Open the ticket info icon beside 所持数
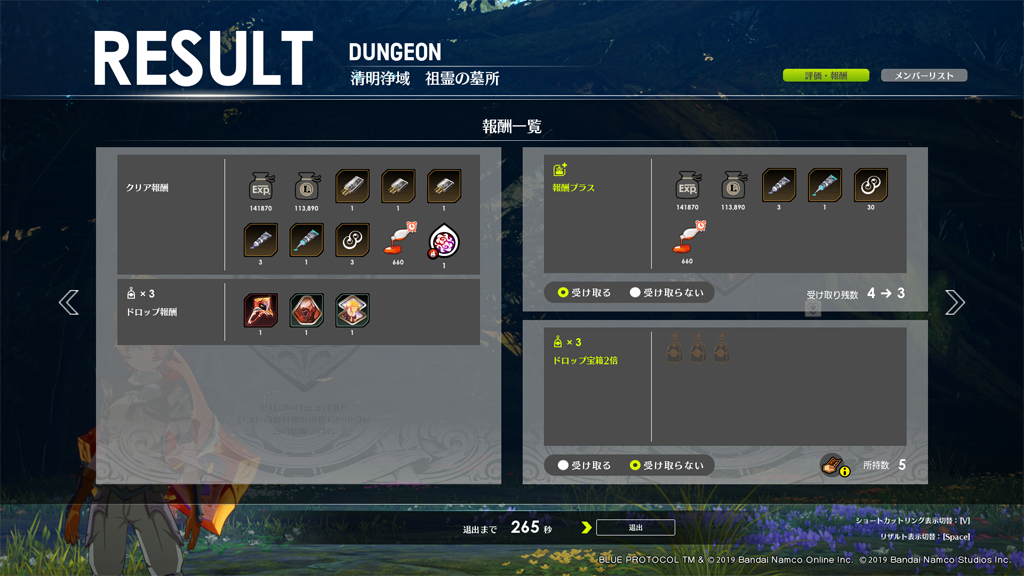This screenshot has width=1024, height=576. (x=834, y=464)
